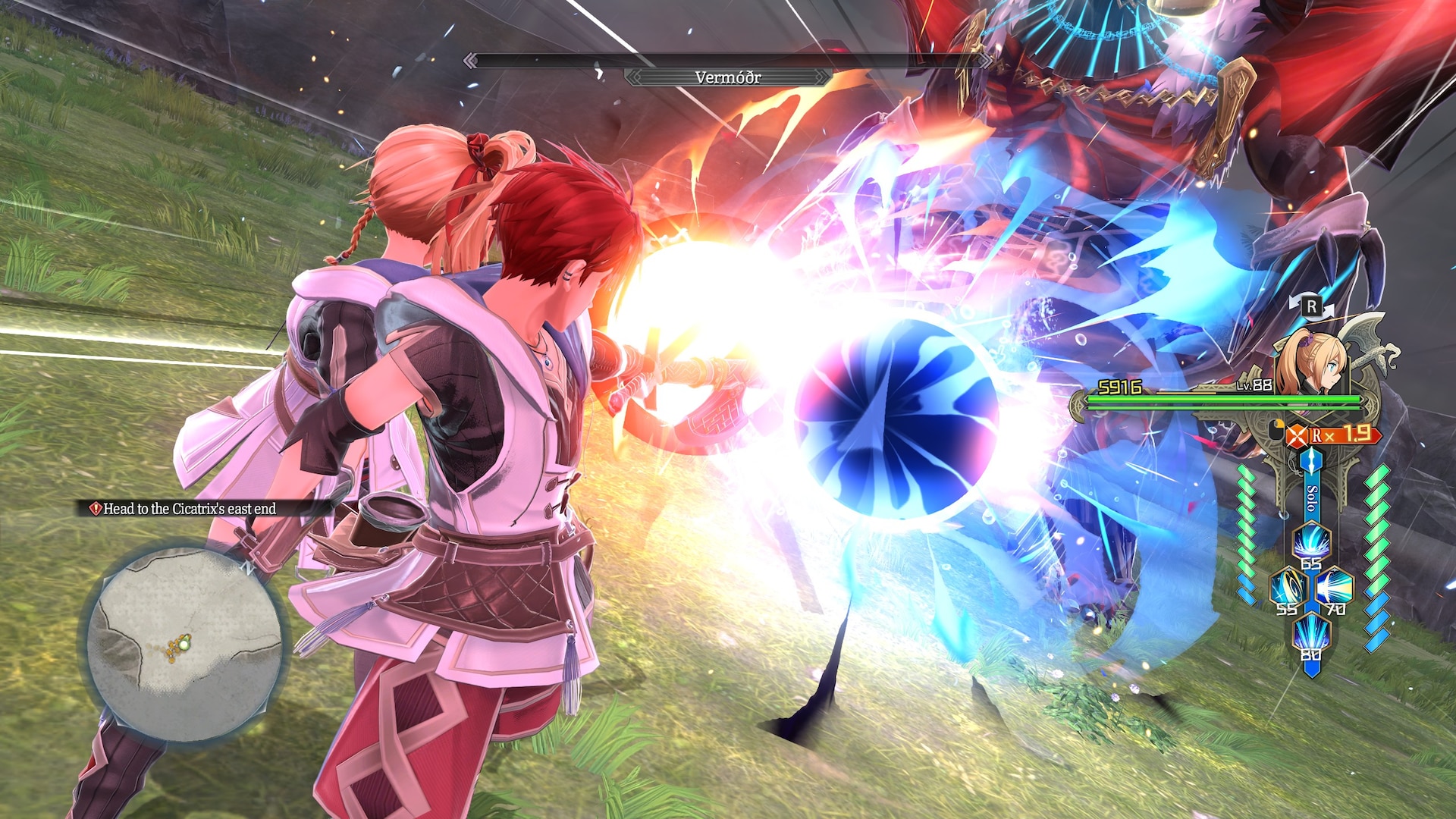Activate the top skill costing 65 SP
Viewport: 1456px width, 819px height.
pyautogui.click(x=1311, y=541)
